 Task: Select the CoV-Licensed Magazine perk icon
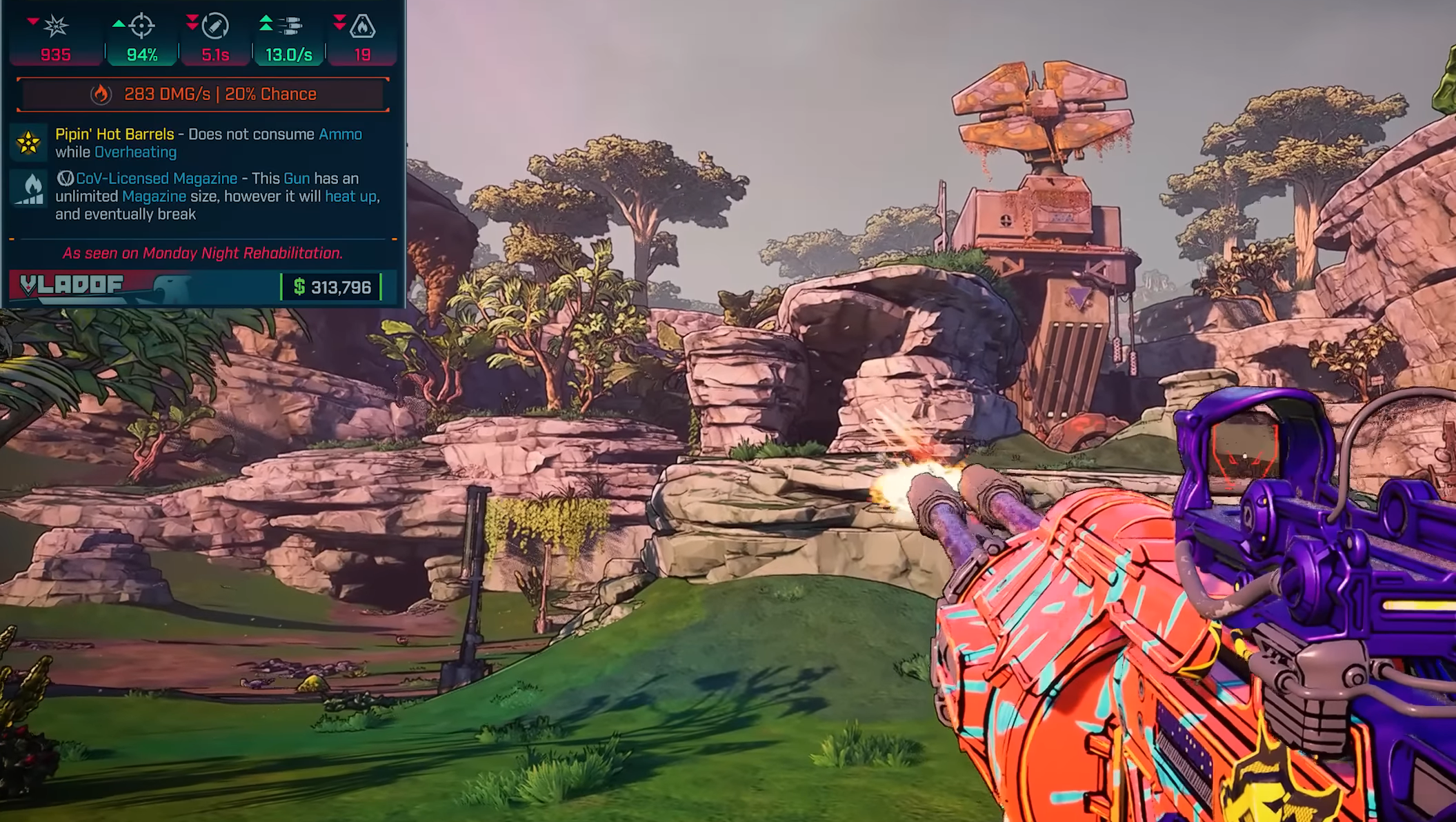[29, 189]
